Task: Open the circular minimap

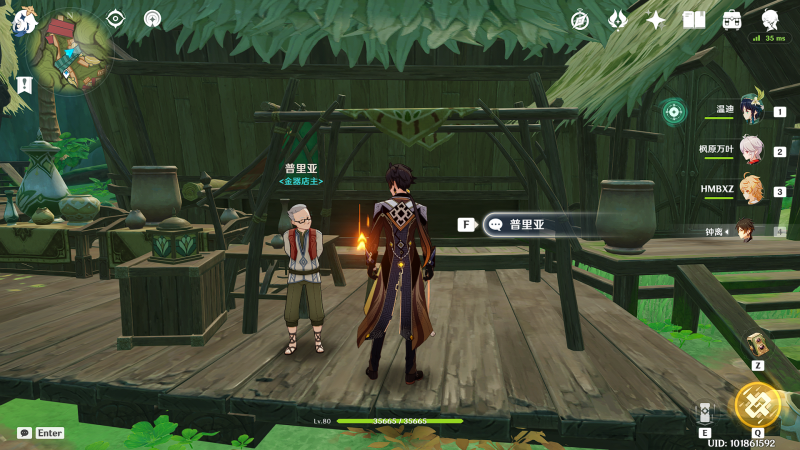Action: click(68, 50)
